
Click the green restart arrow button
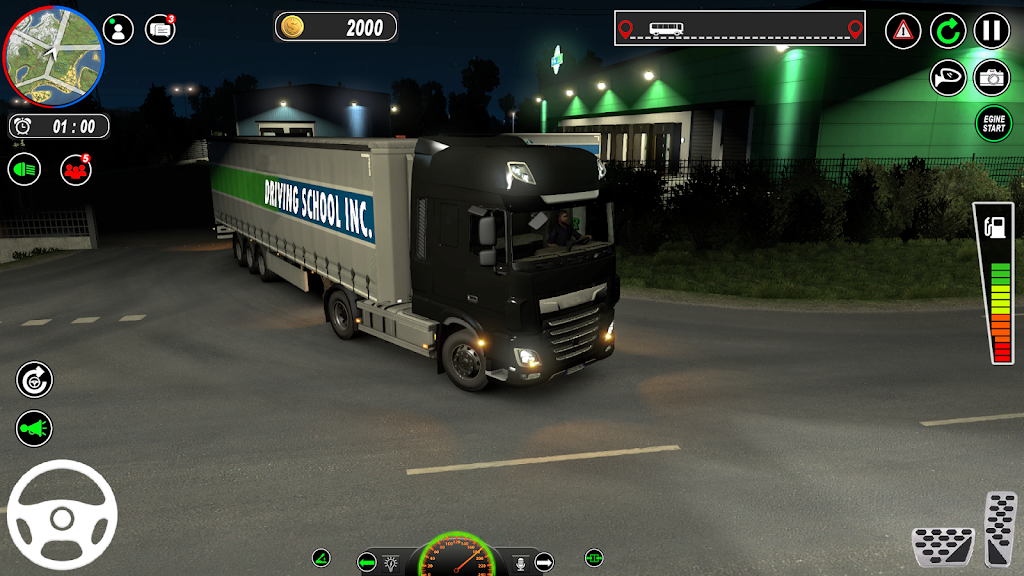pos(948,31)
